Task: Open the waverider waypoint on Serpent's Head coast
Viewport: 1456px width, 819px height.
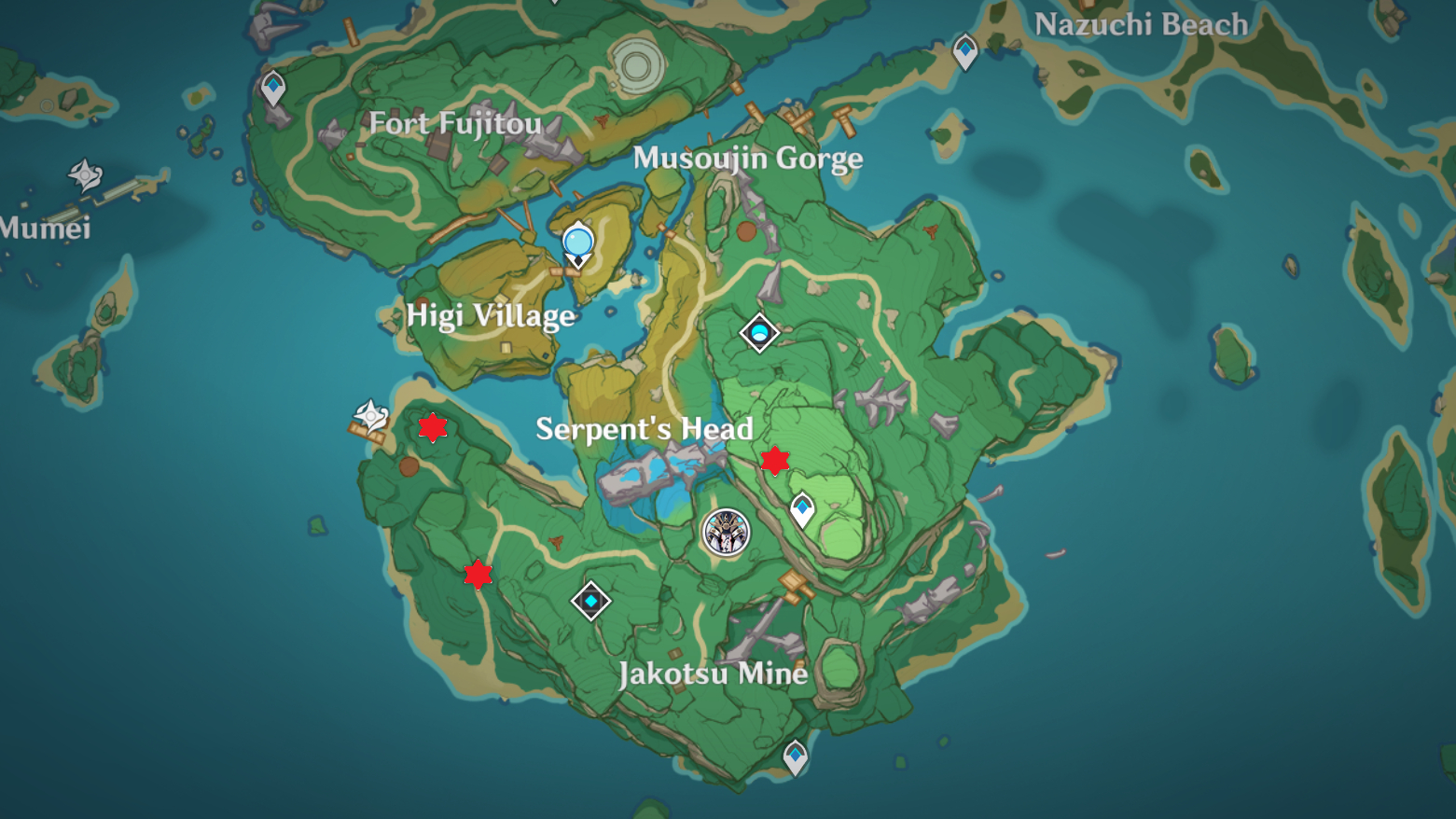Action: coord(371,413)
